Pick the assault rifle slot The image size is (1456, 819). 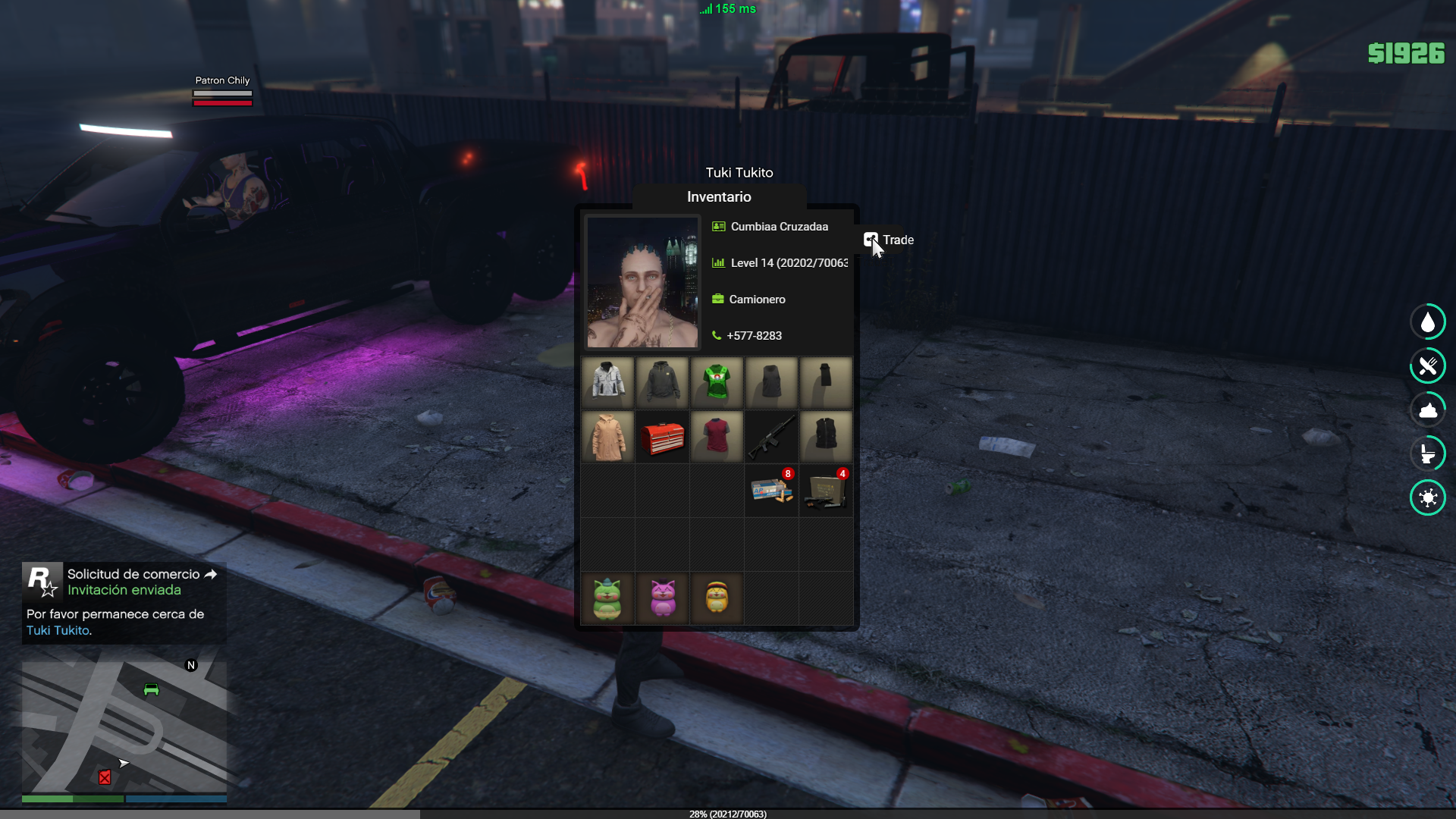[x=771, y=437]
